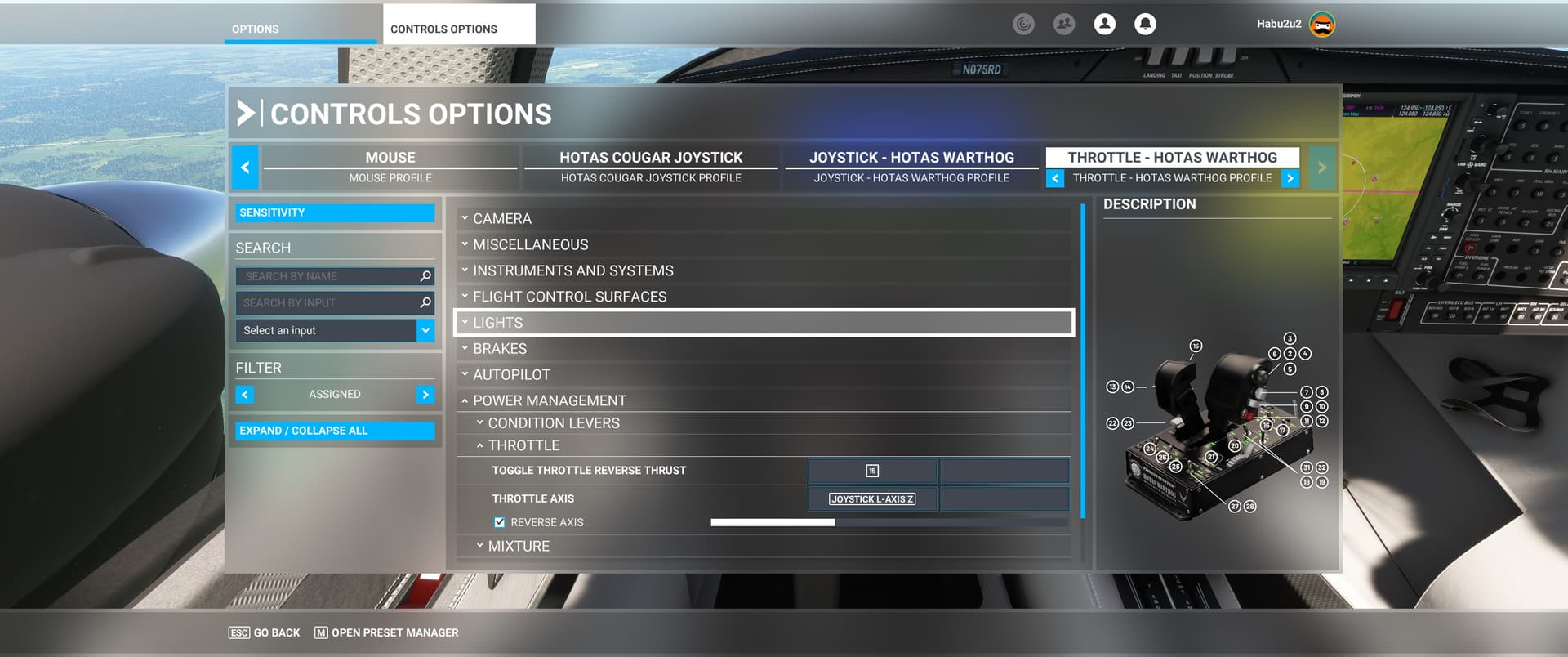The width and height of the screenshot is (1568, 657).
Task: Open the Select an Input dropdown
Action: tap(425, 330)
